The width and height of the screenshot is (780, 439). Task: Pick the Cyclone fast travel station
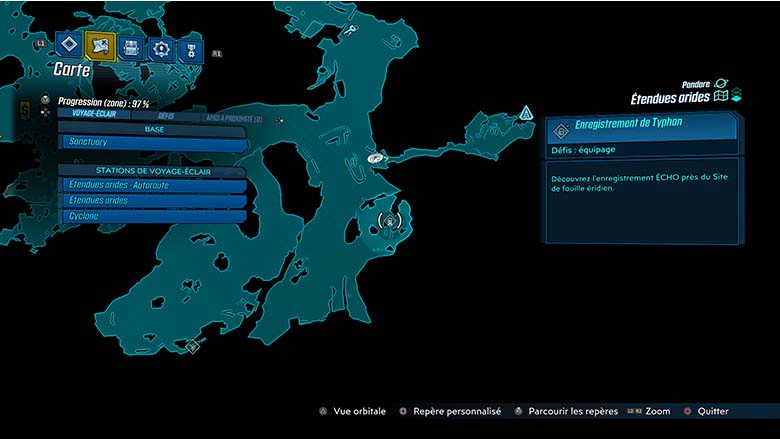coord(152,215)
